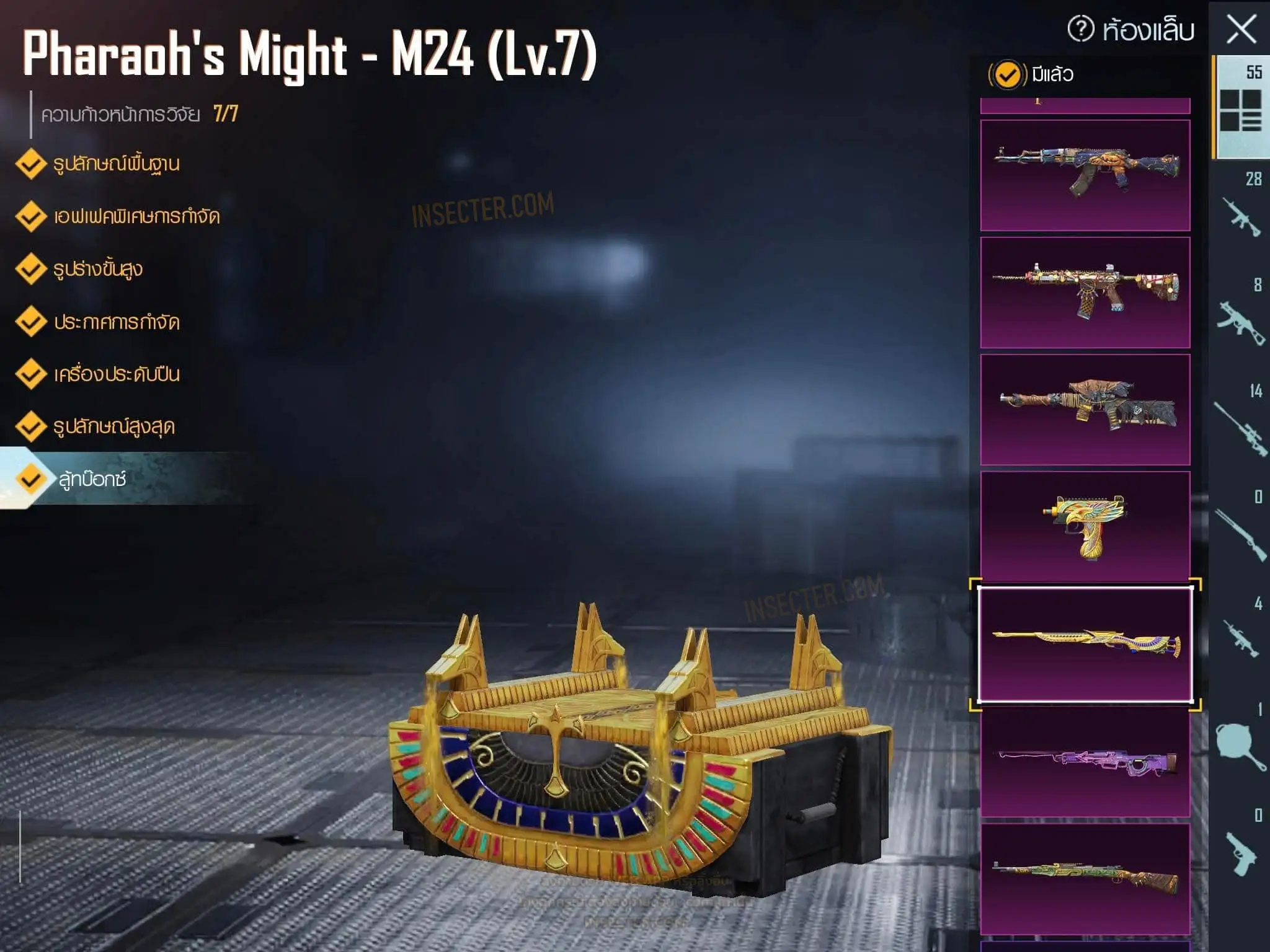
Task: Switch to the pistol category tab
Action: tap(1241, 850)
